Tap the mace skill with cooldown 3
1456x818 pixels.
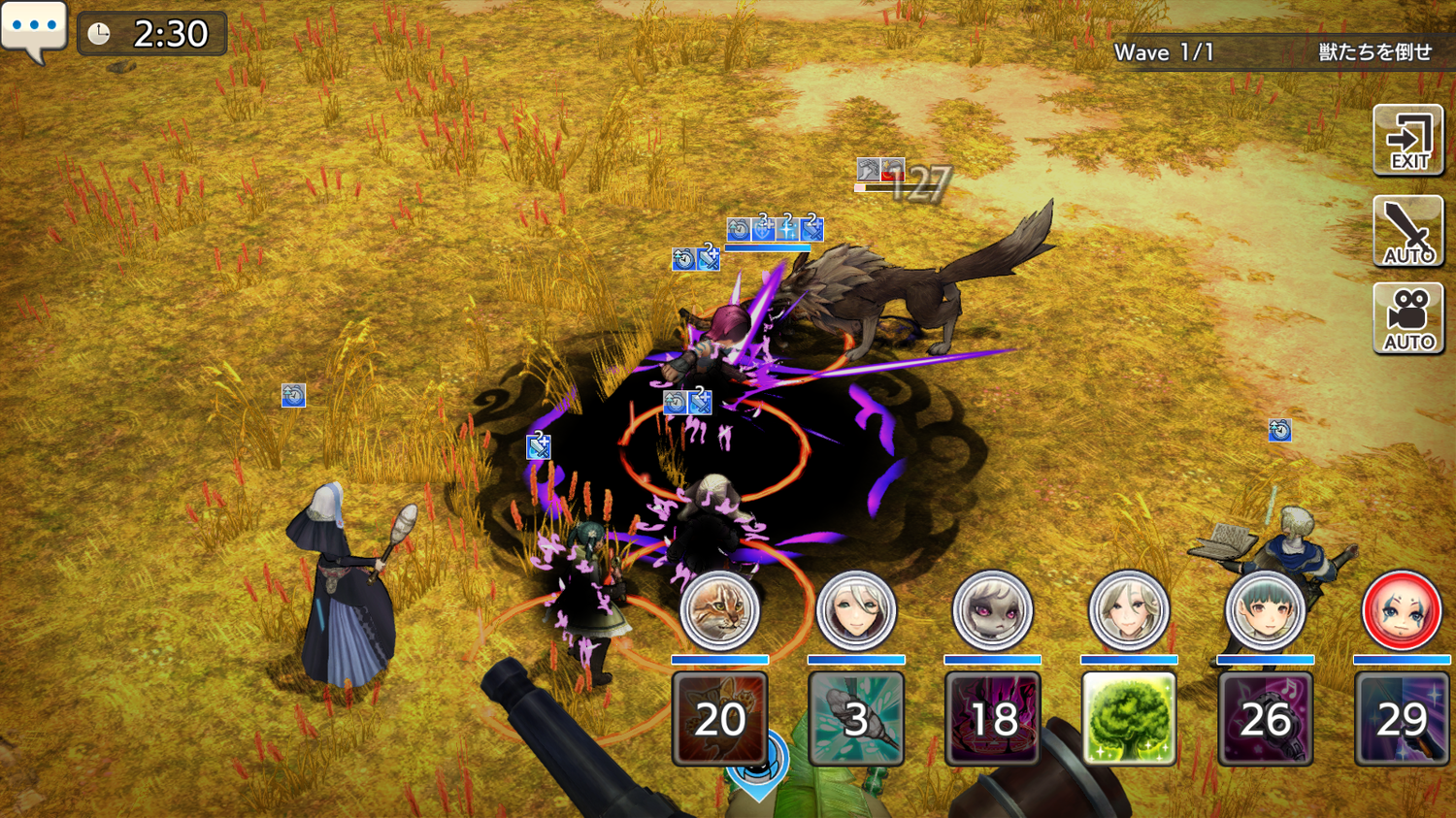pos(856,719)
